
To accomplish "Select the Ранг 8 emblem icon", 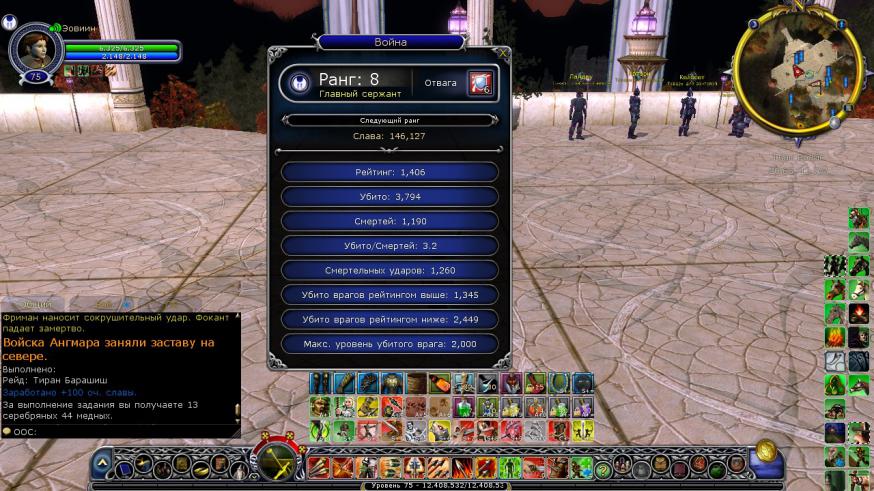I will [298, 84].
